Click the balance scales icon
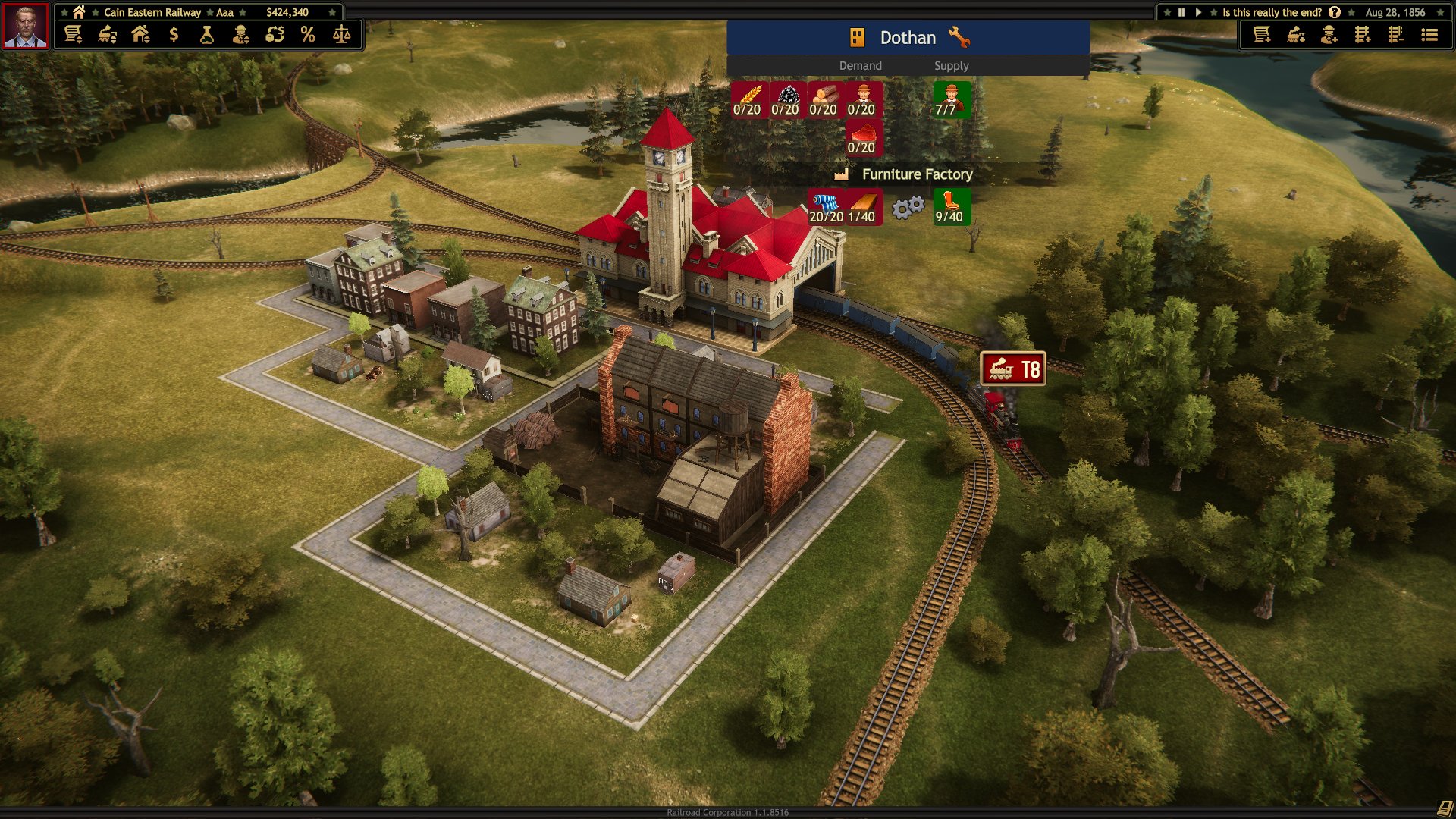 coord(342,34)
